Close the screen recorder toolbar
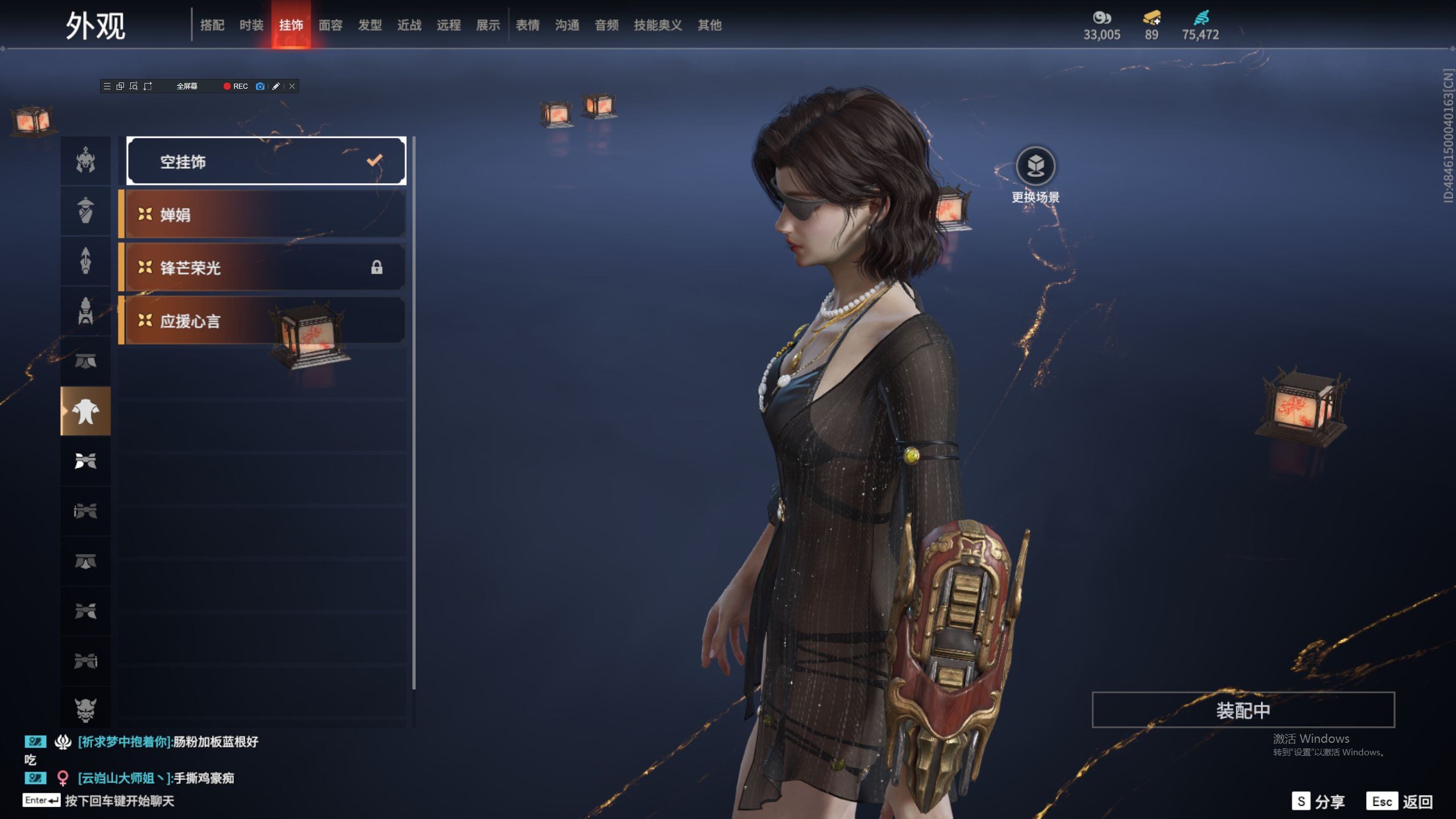The height and width of the screenshot is (819, 1456). 292,86
